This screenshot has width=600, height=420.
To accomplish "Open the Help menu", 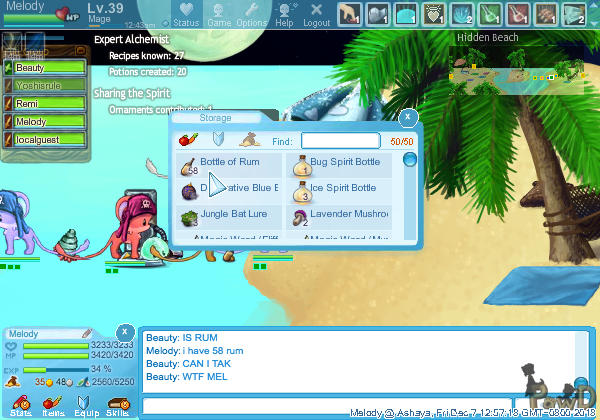I will (x=285, y=13).
